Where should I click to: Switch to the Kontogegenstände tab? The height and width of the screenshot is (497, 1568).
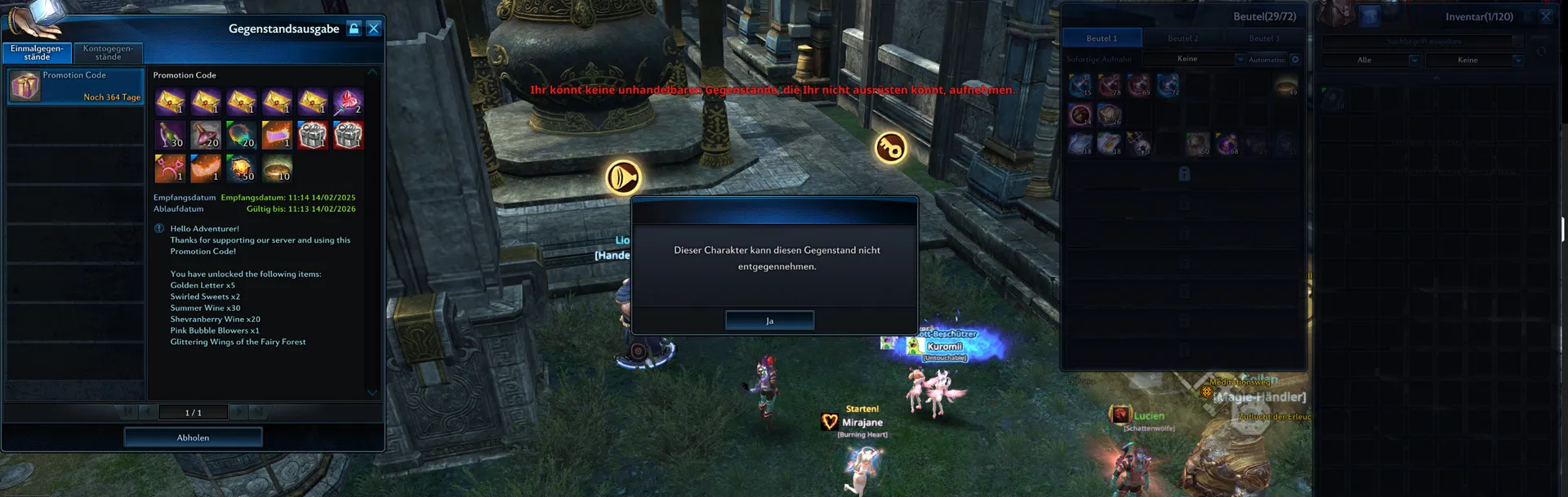pos(108,52)
